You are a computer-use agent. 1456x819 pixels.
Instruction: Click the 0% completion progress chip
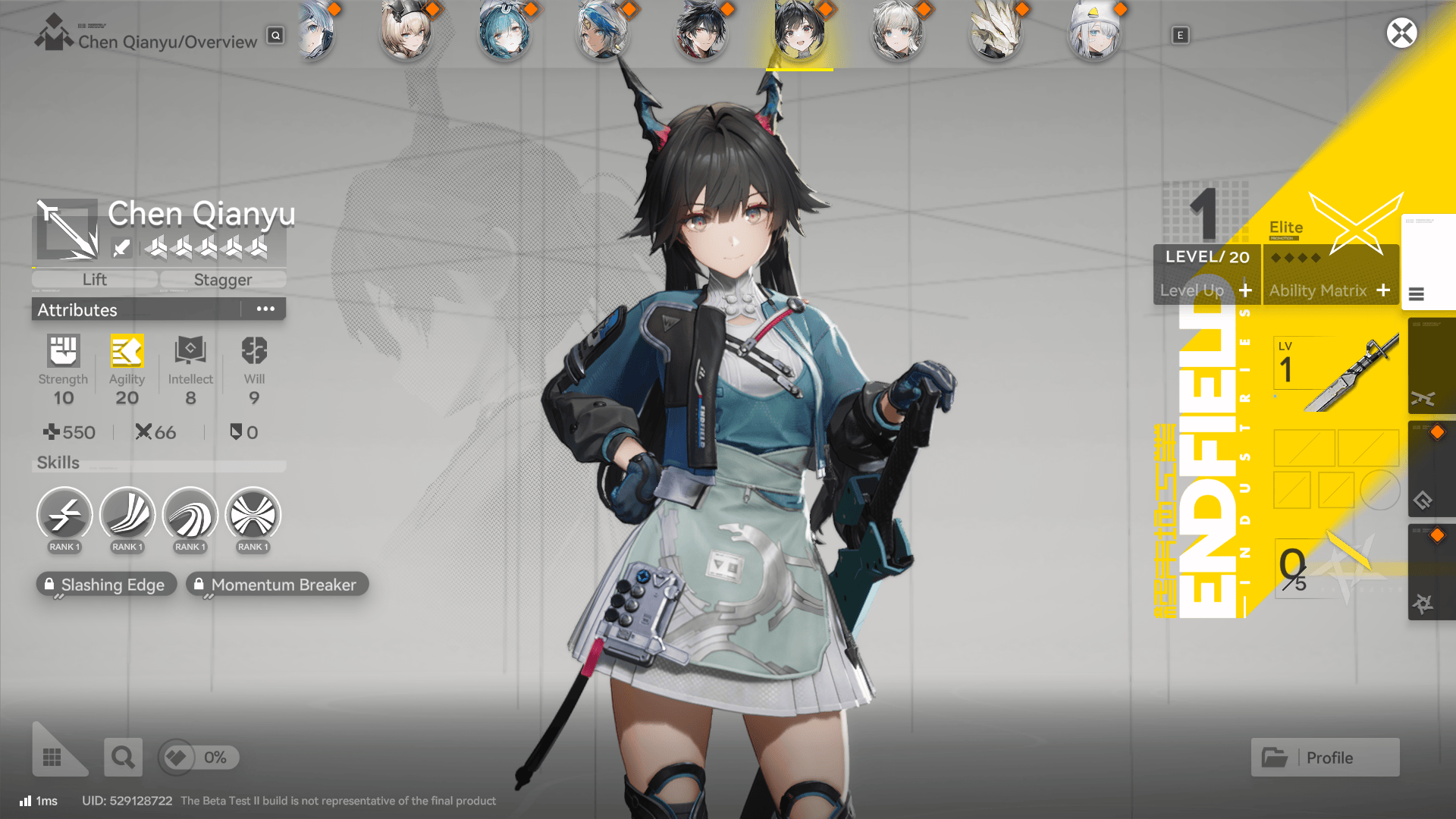pos(198,757)
